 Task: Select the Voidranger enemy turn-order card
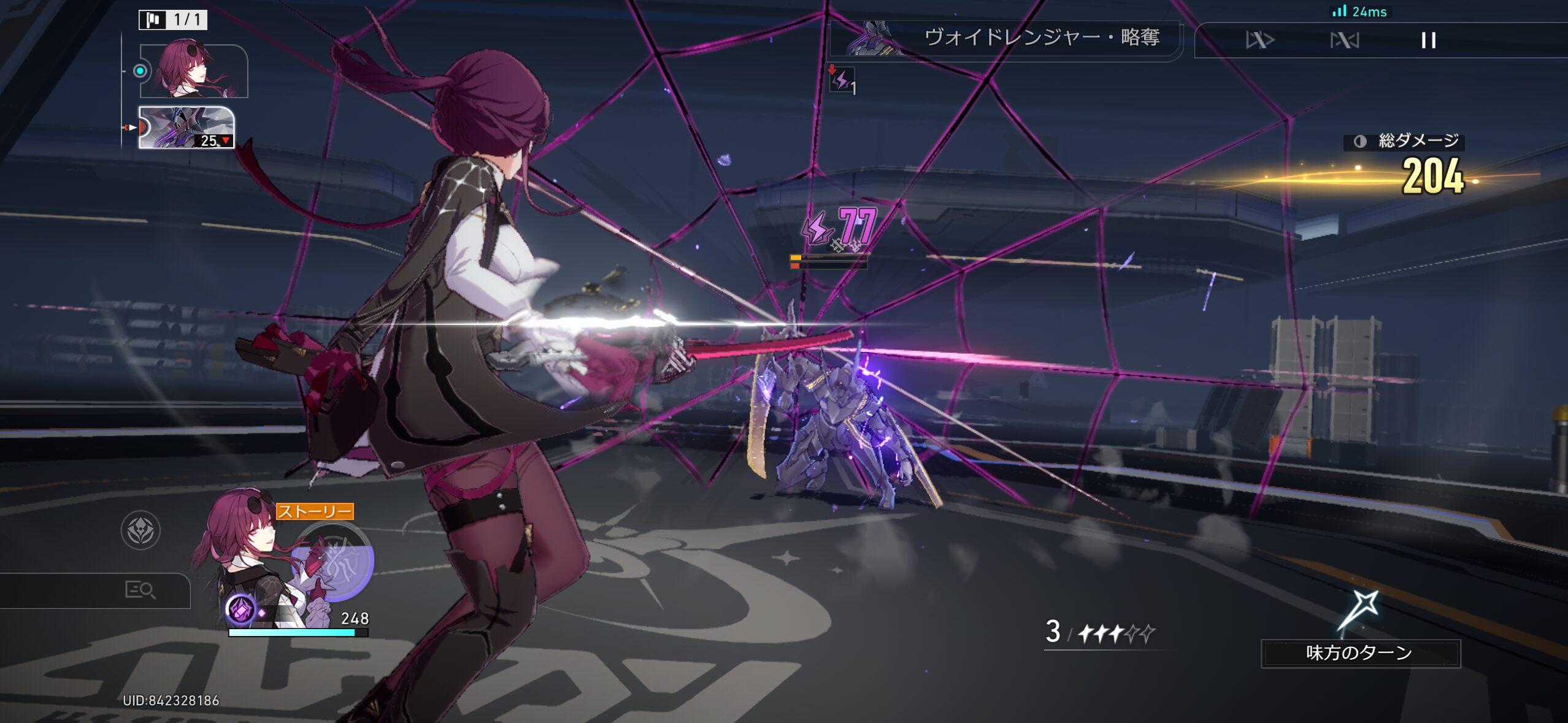click(186, 128)
